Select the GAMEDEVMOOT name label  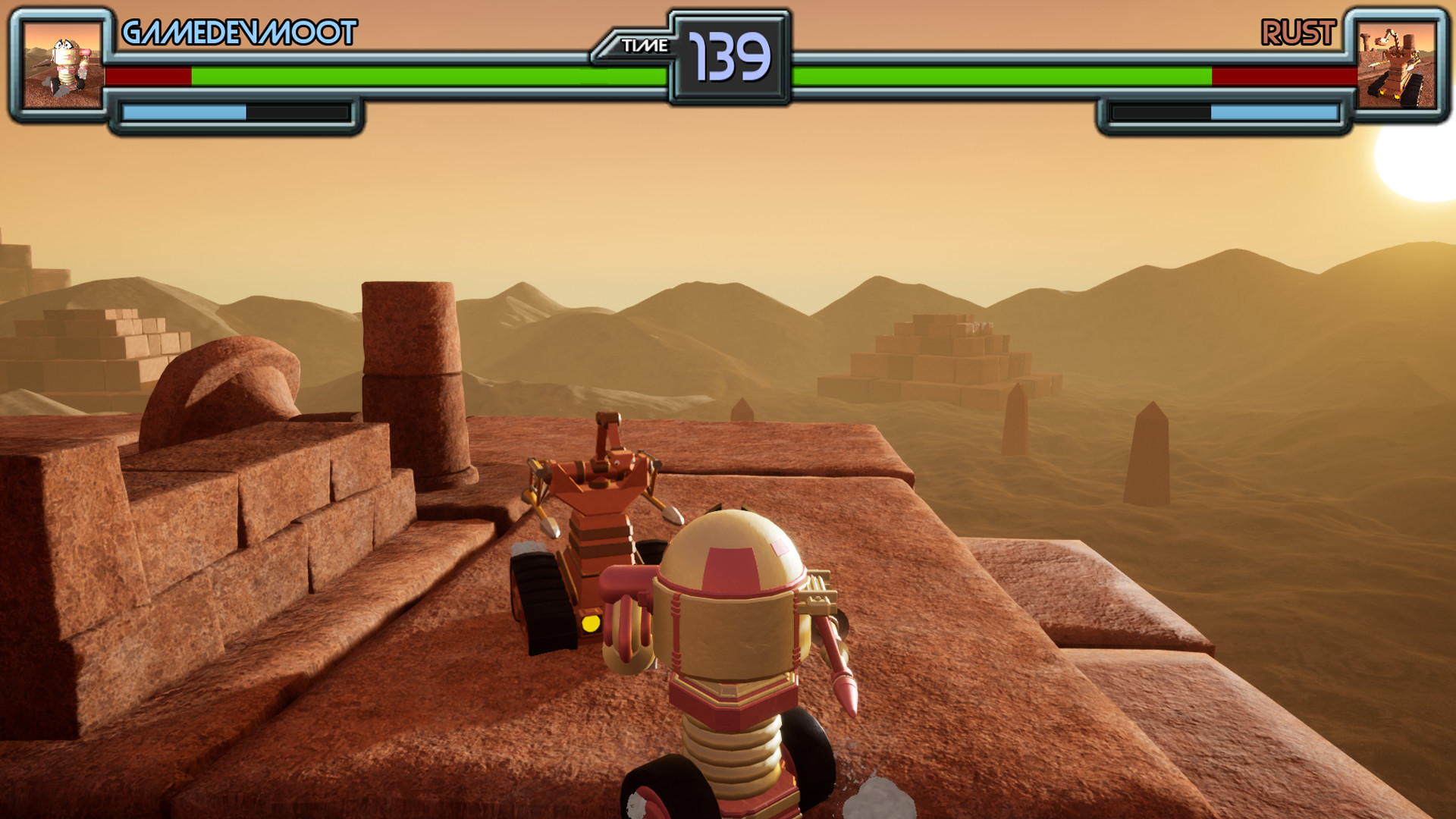pyautogui.click(x=239, y=32)
